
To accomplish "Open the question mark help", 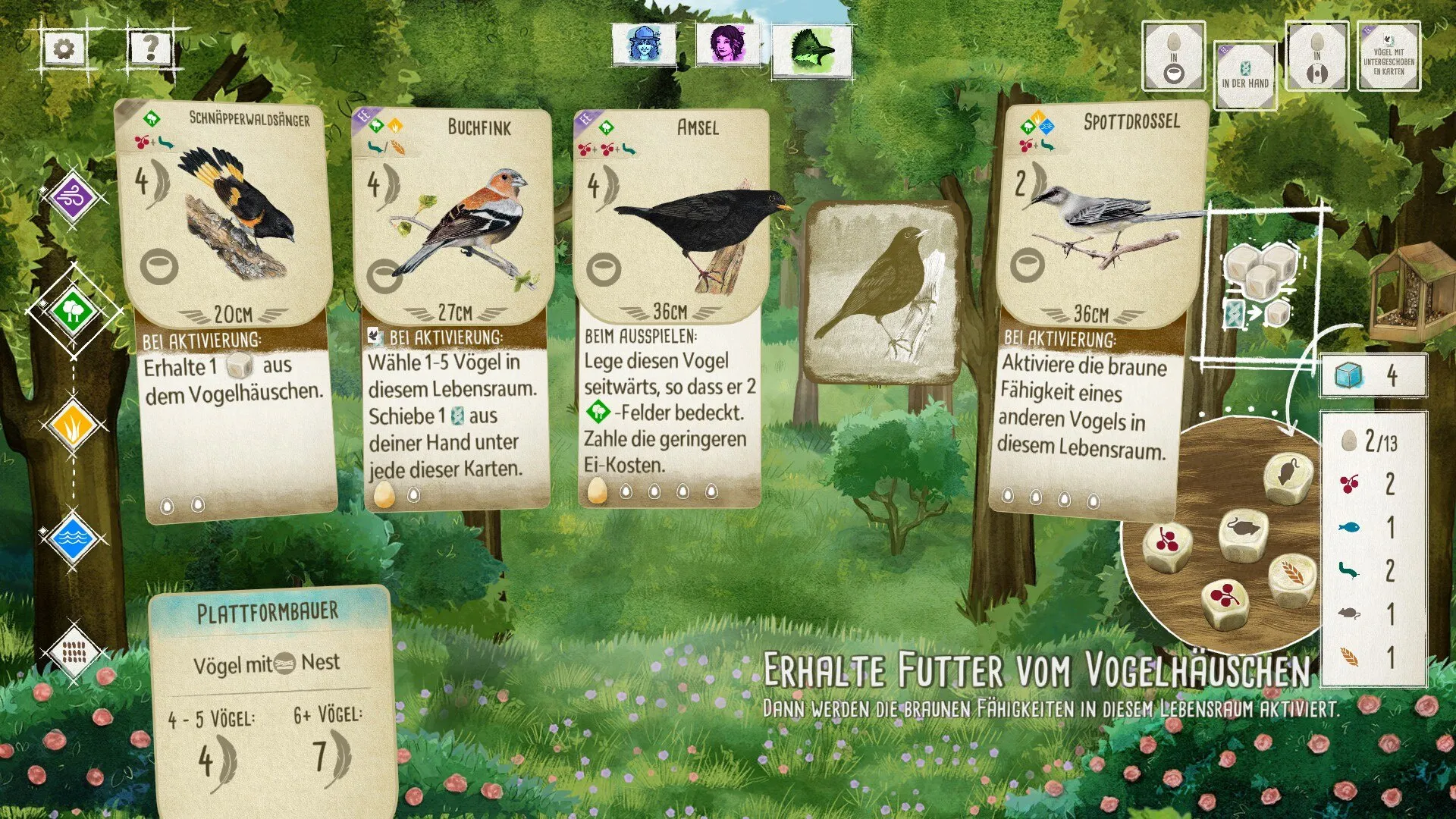I will coord(150,50).
